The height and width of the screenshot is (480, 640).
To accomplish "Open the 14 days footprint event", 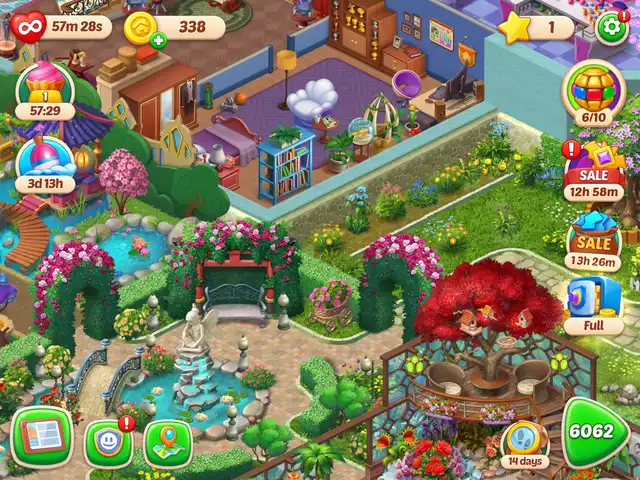I will tap(525, 441).
